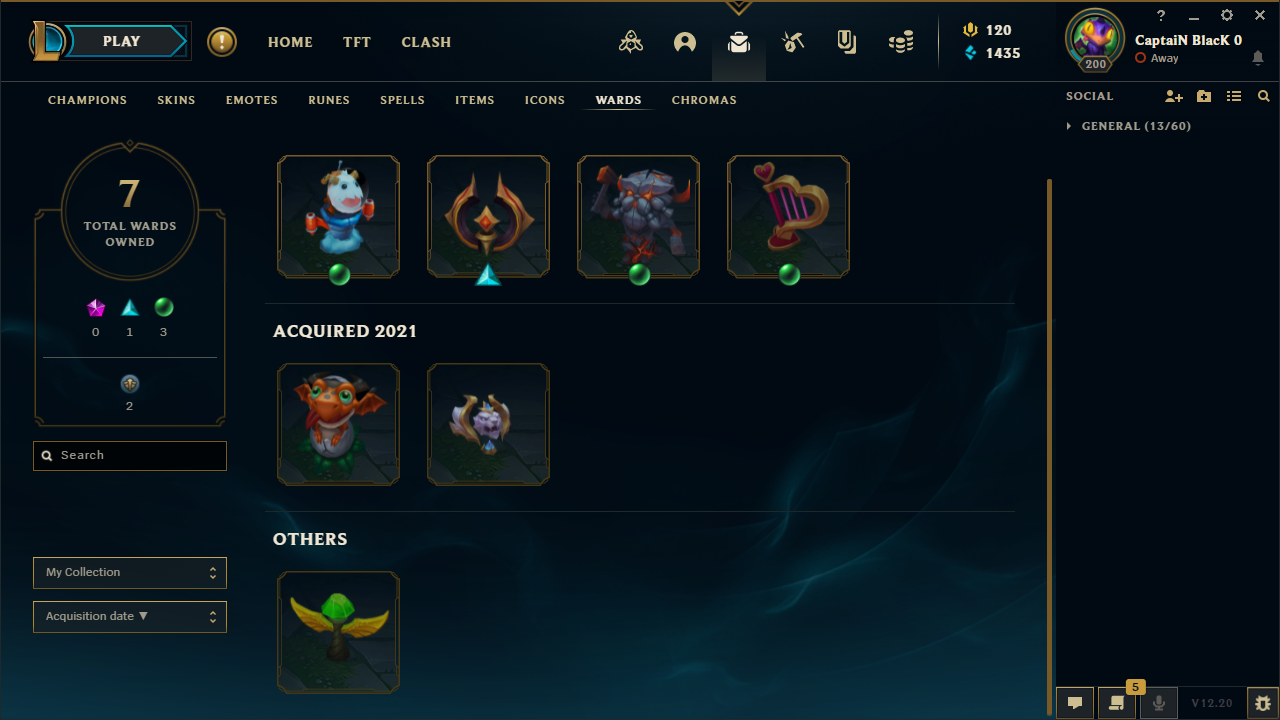Switch to the Skins tab
The width and height of the screenshot is (1280, 720).
coord(176,100)
